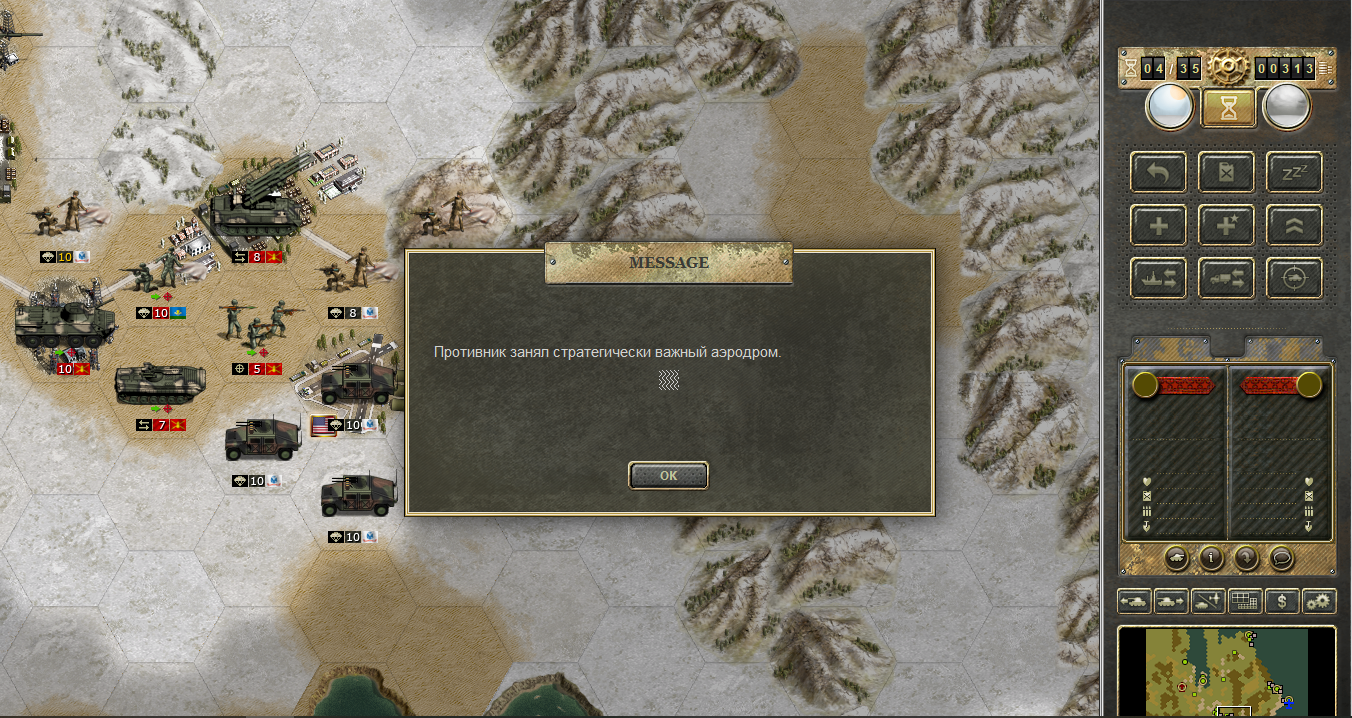Select the previous unit with the left-arrow tank

pos(1134,601)
